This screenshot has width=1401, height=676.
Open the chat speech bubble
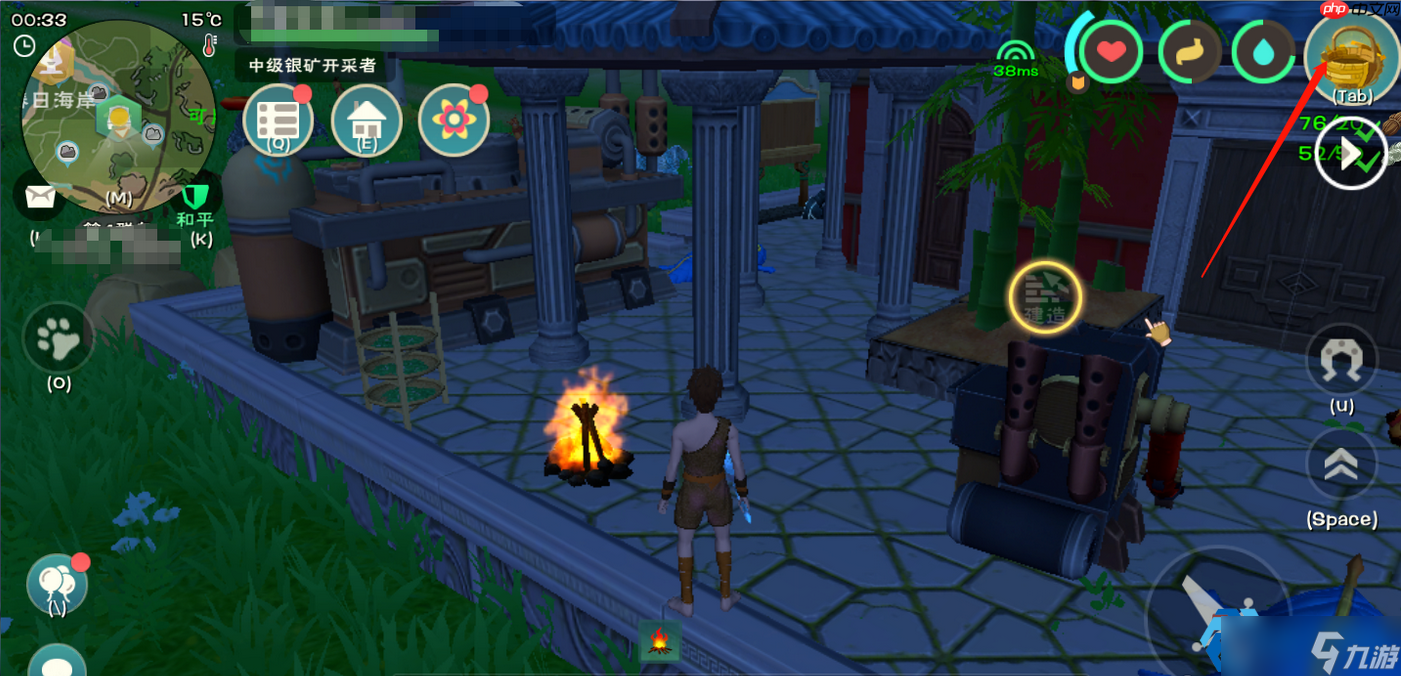[x=57, y=664]
